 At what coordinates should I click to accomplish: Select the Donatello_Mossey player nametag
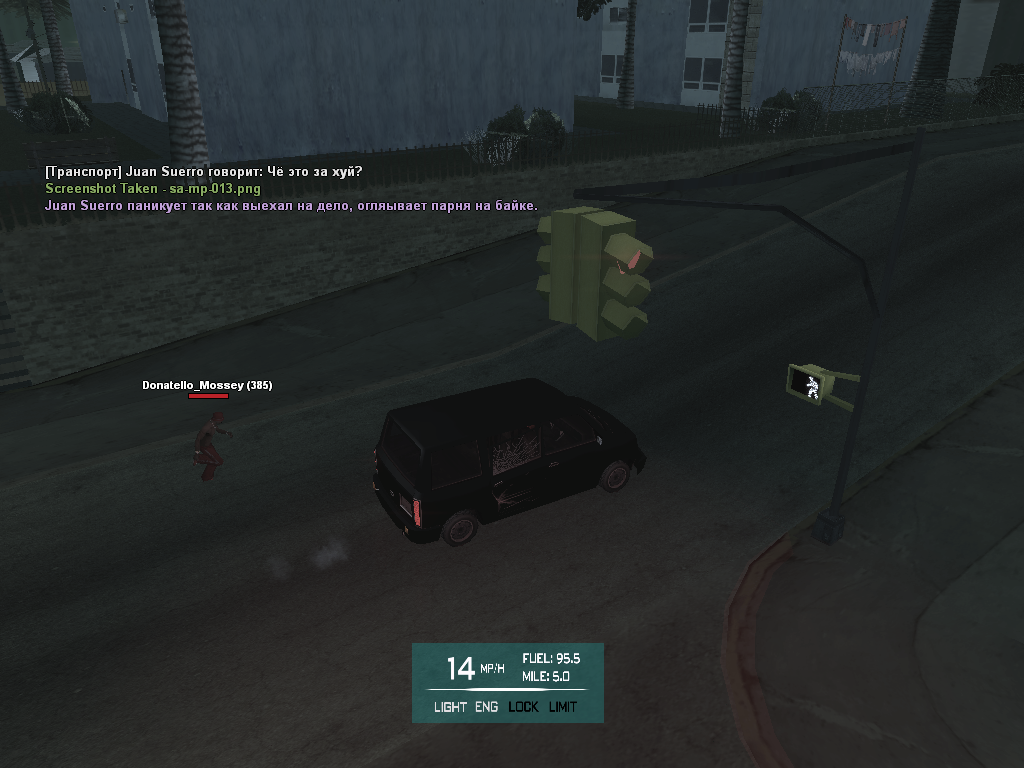pyautogui.click(x=207, y=385)
